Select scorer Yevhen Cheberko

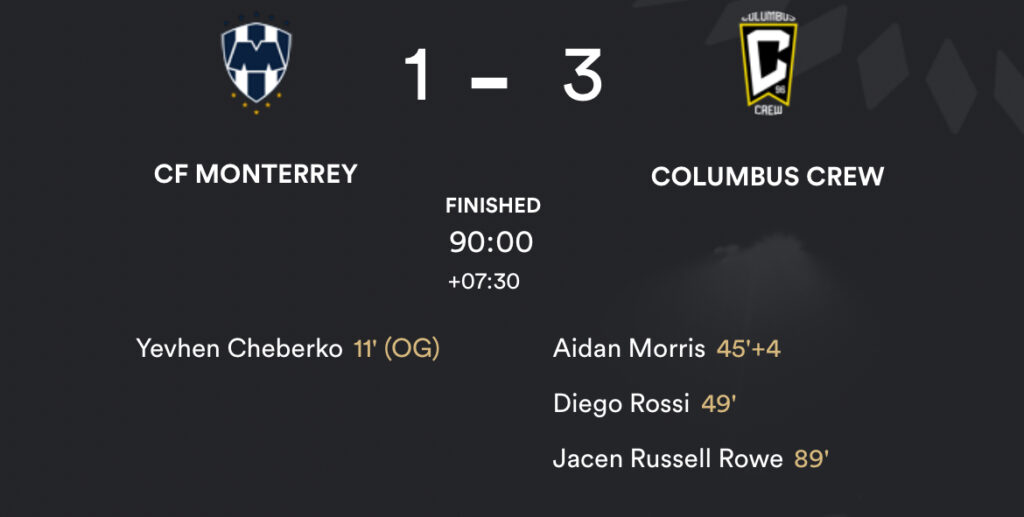pos(239,349)
